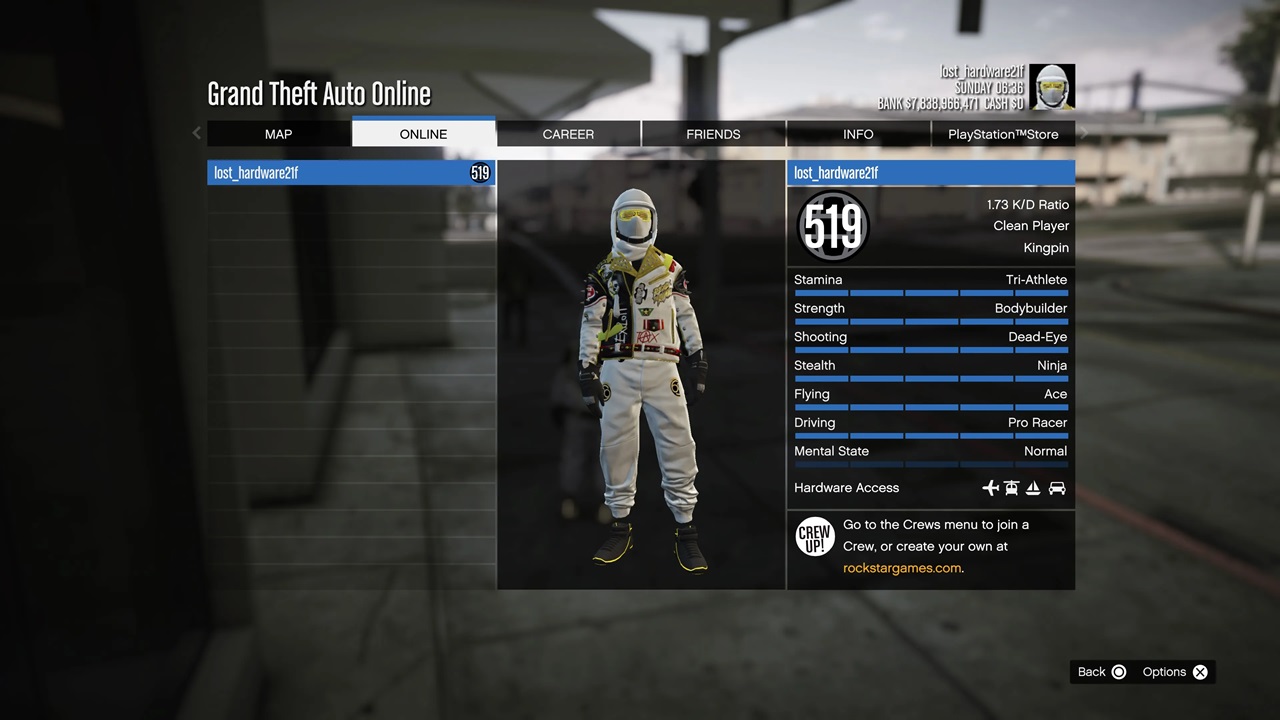Select the car icon under Hardware Access
The image size is (1280, 720).
[1057, 488]
